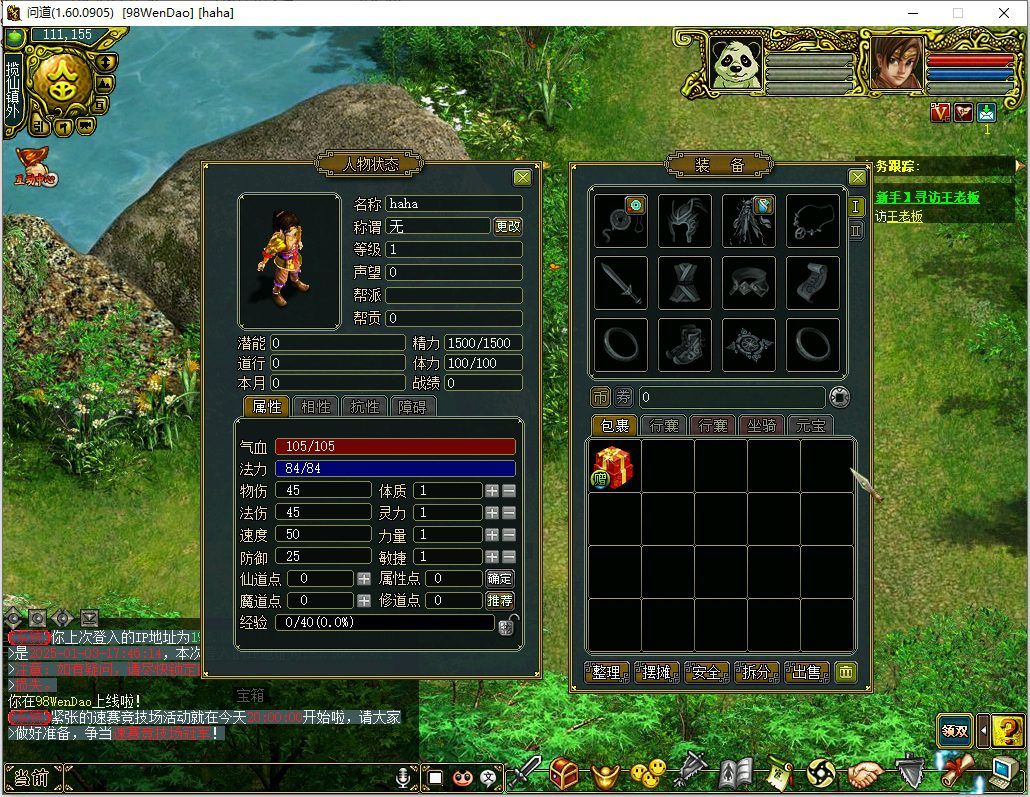Increase 体质 with its plus button
1030x797 pixels.
tap(491, 490)
